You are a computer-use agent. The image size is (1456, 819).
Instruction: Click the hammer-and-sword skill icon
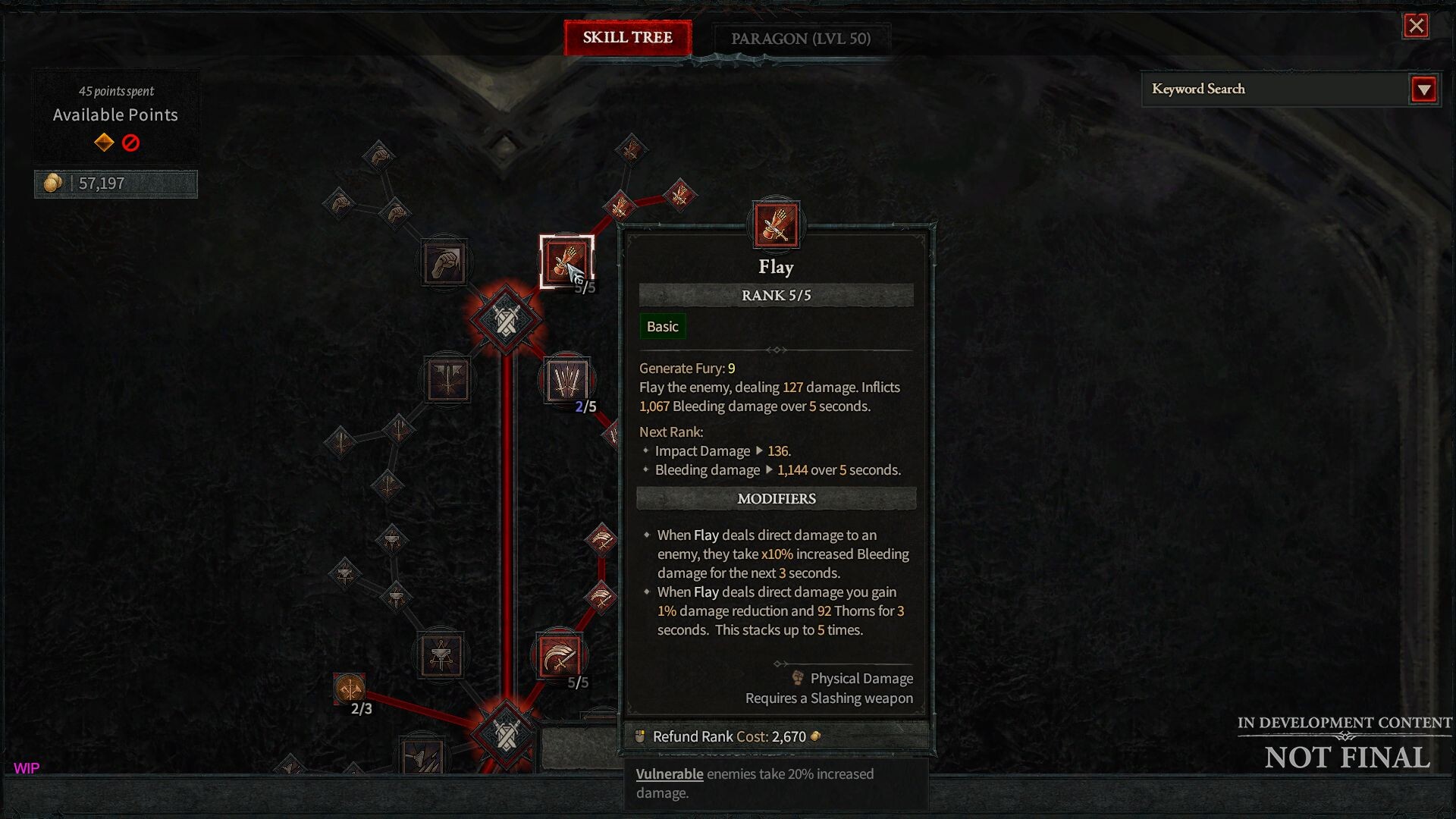pyautogui.click(x=441, y=654)
